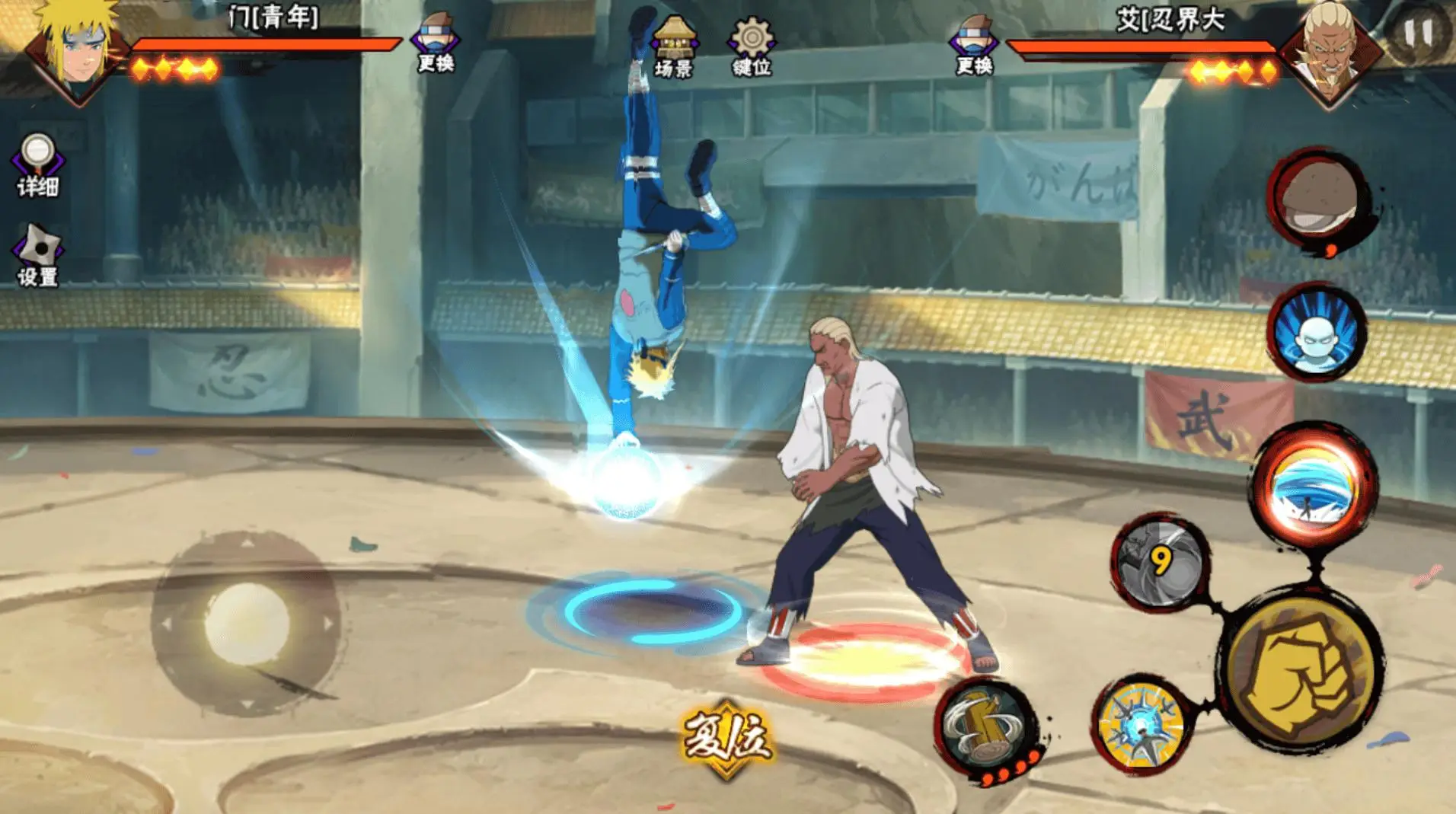The image size is (1456, 814).
Task: Select the blond ninja player portrait
Action: pos(76,49)
